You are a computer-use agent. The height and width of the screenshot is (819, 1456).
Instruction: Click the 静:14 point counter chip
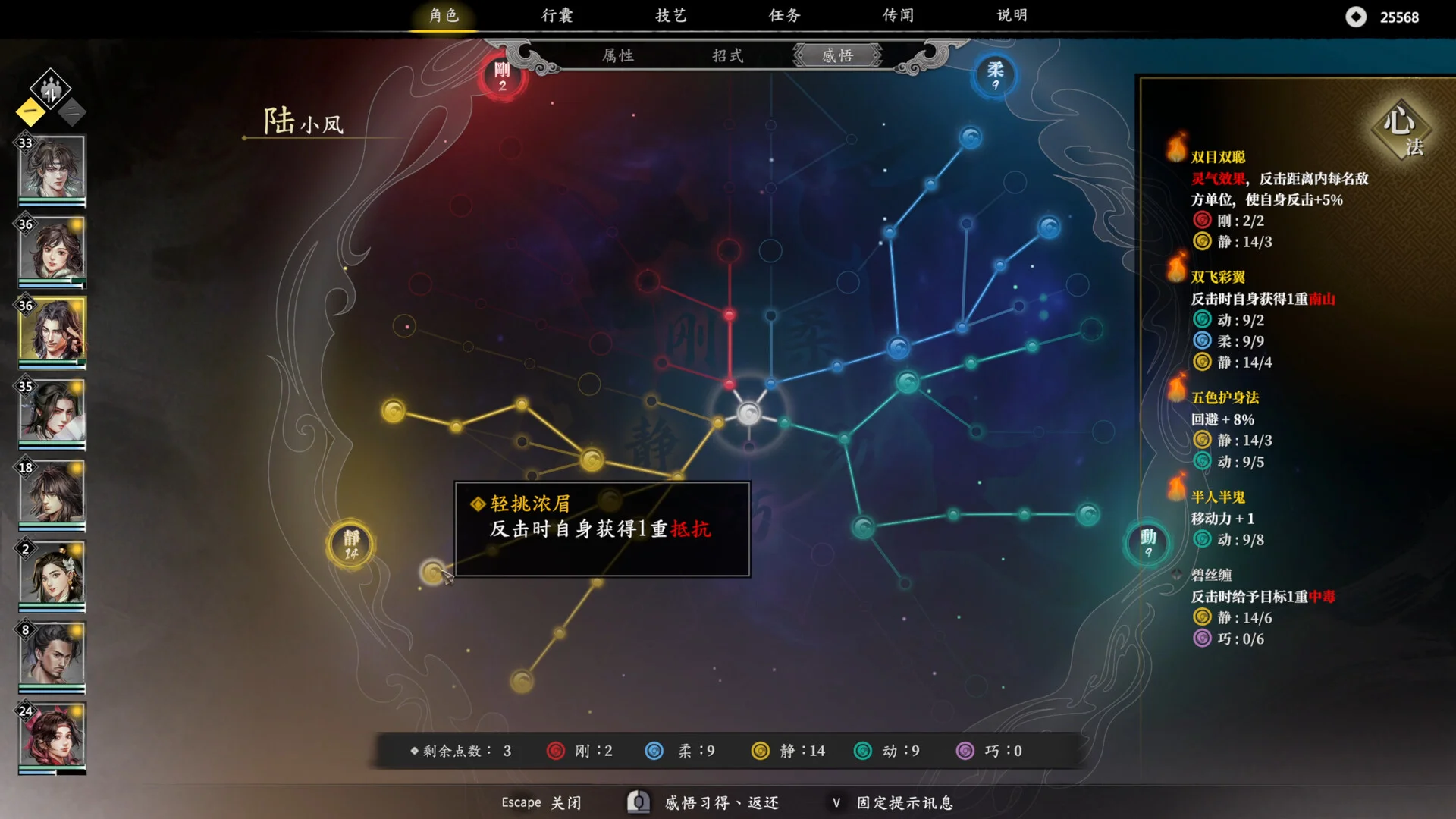[789, 751]
